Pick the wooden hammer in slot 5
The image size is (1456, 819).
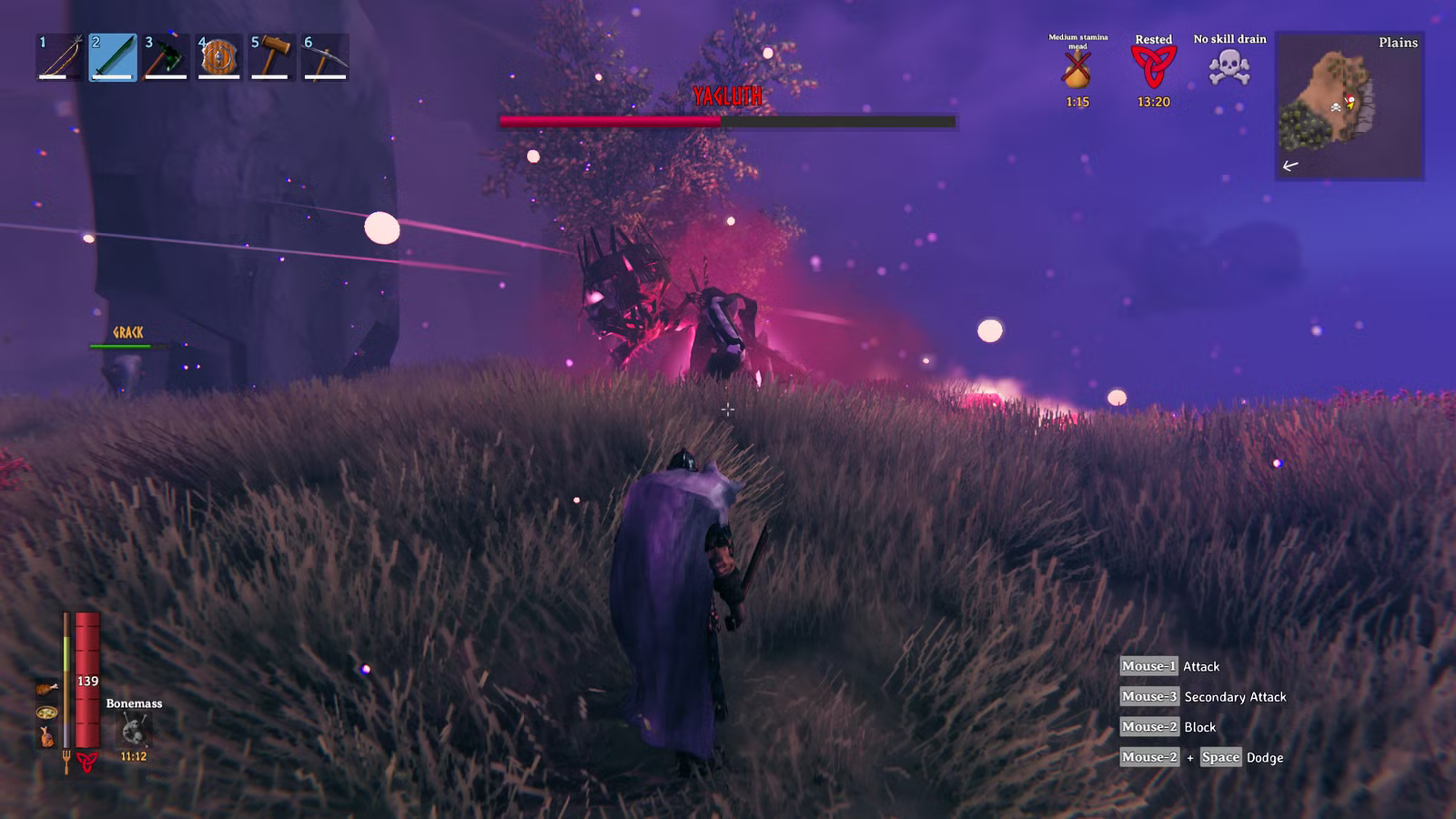[271, 57]
